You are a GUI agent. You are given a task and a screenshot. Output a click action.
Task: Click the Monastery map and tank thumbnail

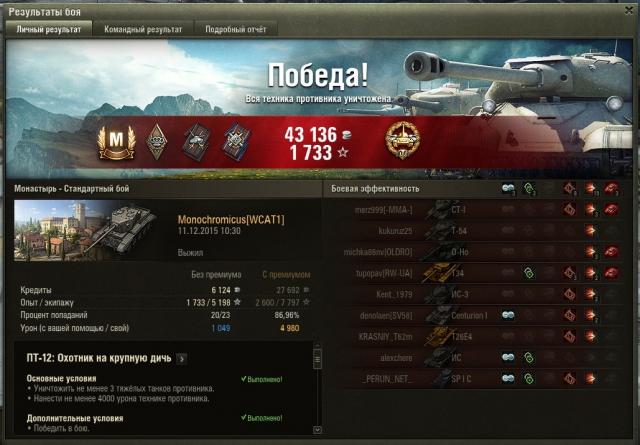coord(92,232)
